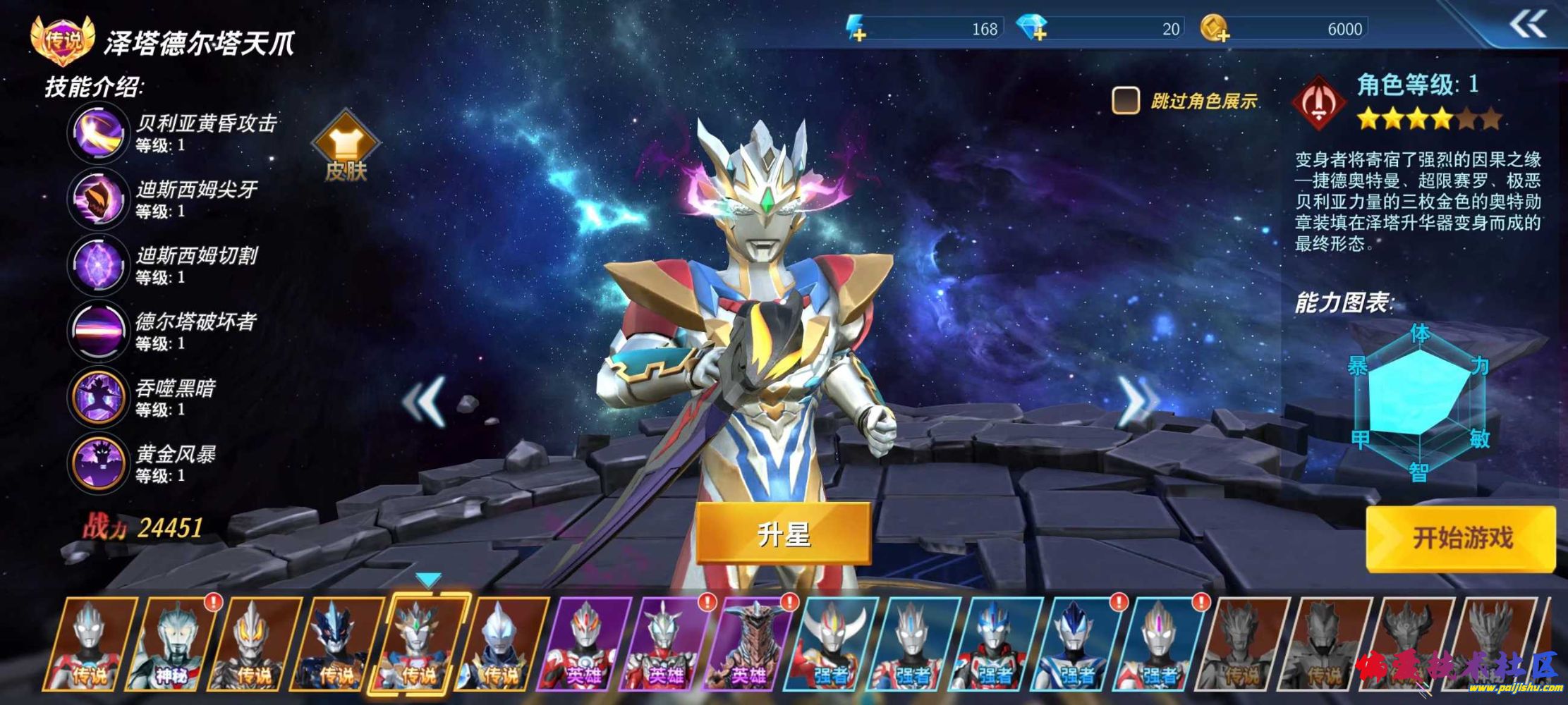Select the first 传说 Ultraman portrait

[90, 643]
